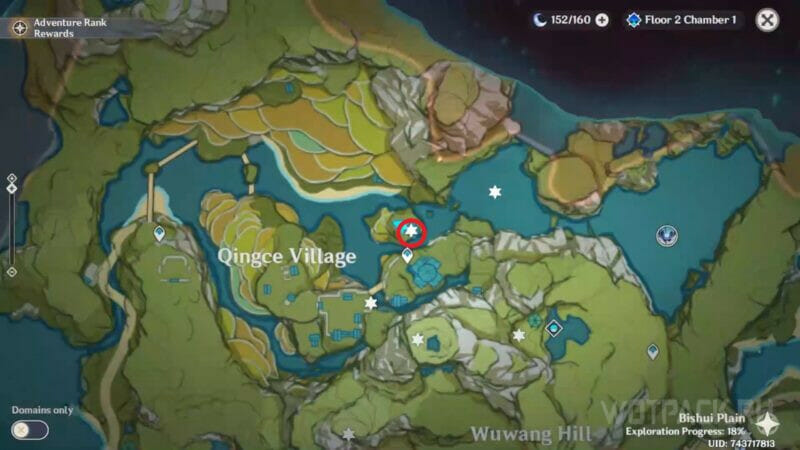Select the teleport waypoint west of Qingce Village

click(159, 234)
